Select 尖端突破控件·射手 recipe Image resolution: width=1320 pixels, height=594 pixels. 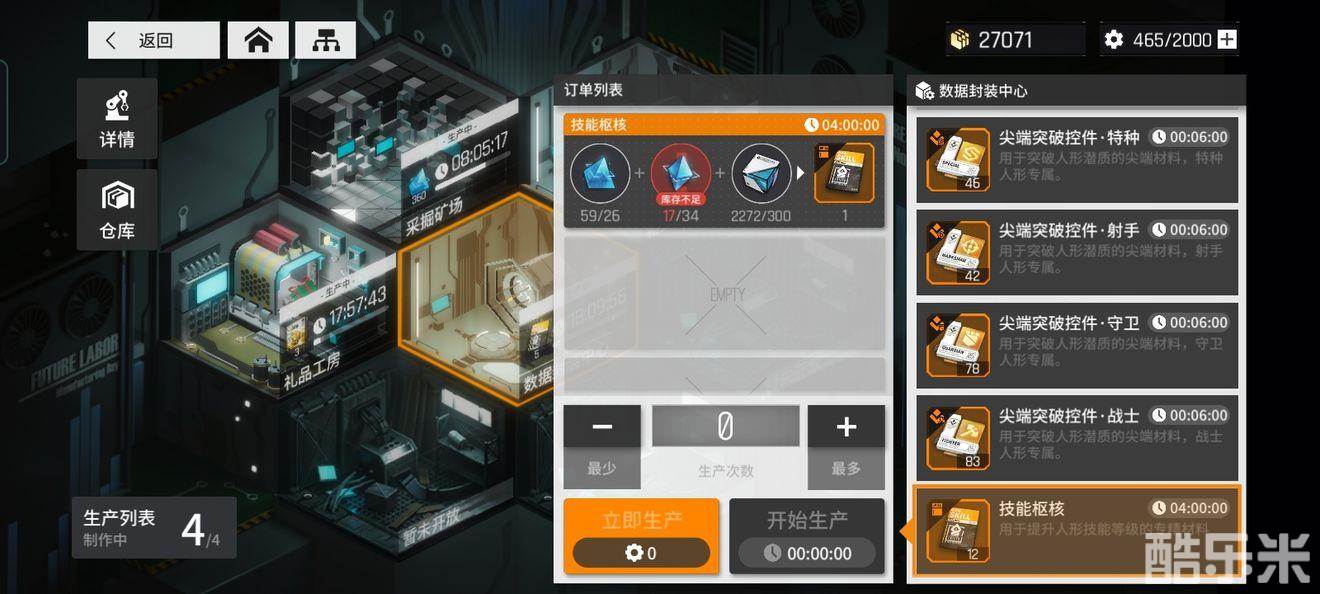pyautogui.click(x=1077, y=252)
